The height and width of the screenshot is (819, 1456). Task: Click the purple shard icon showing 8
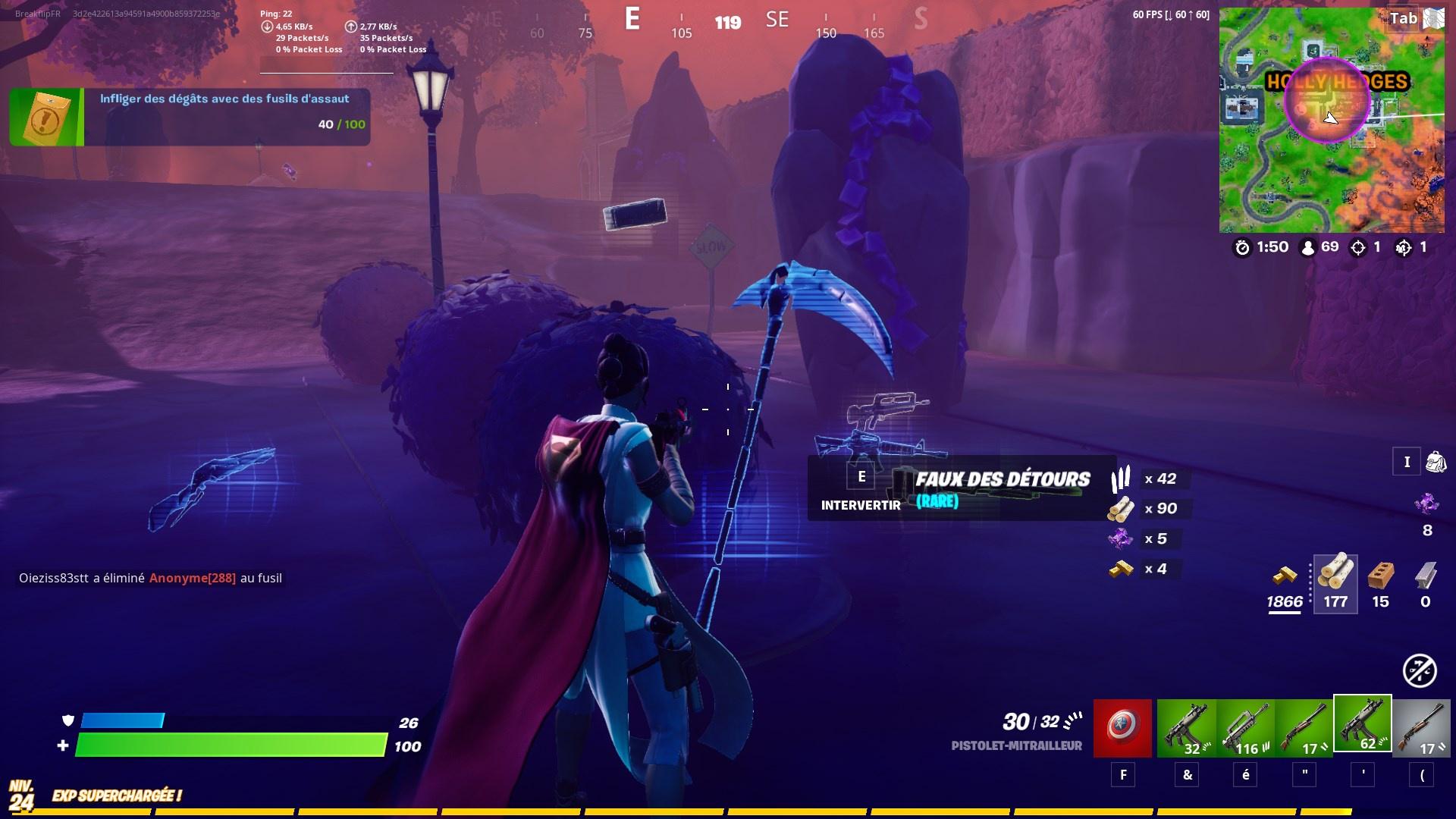coord(1426,502)
